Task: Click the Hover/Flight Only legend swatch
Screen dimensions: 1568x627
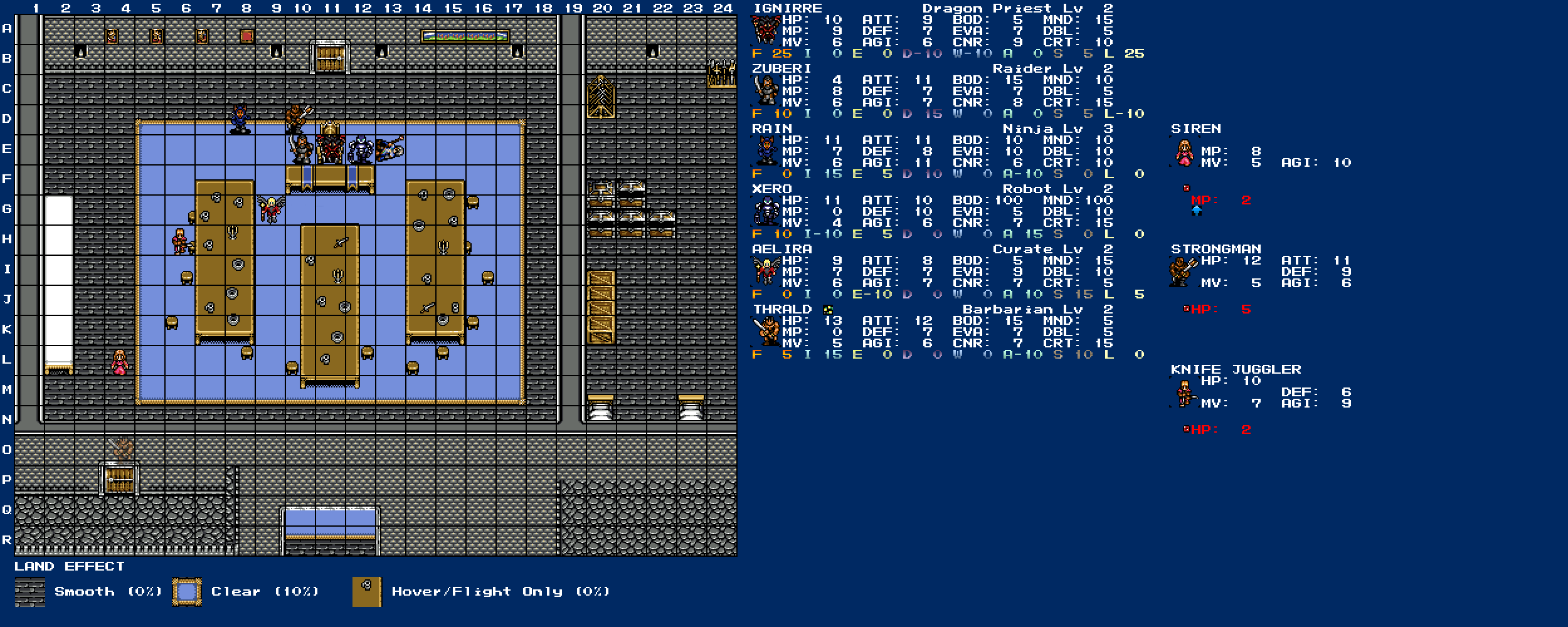Action: click(367, 592)
